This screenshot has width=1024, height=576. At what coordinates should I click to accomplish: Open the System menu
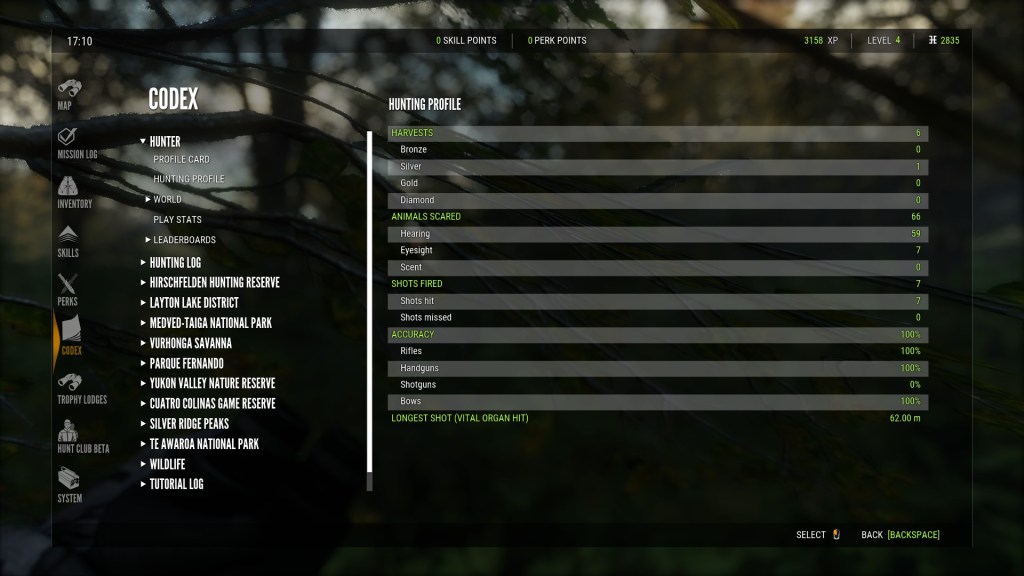tap(69, 485)
